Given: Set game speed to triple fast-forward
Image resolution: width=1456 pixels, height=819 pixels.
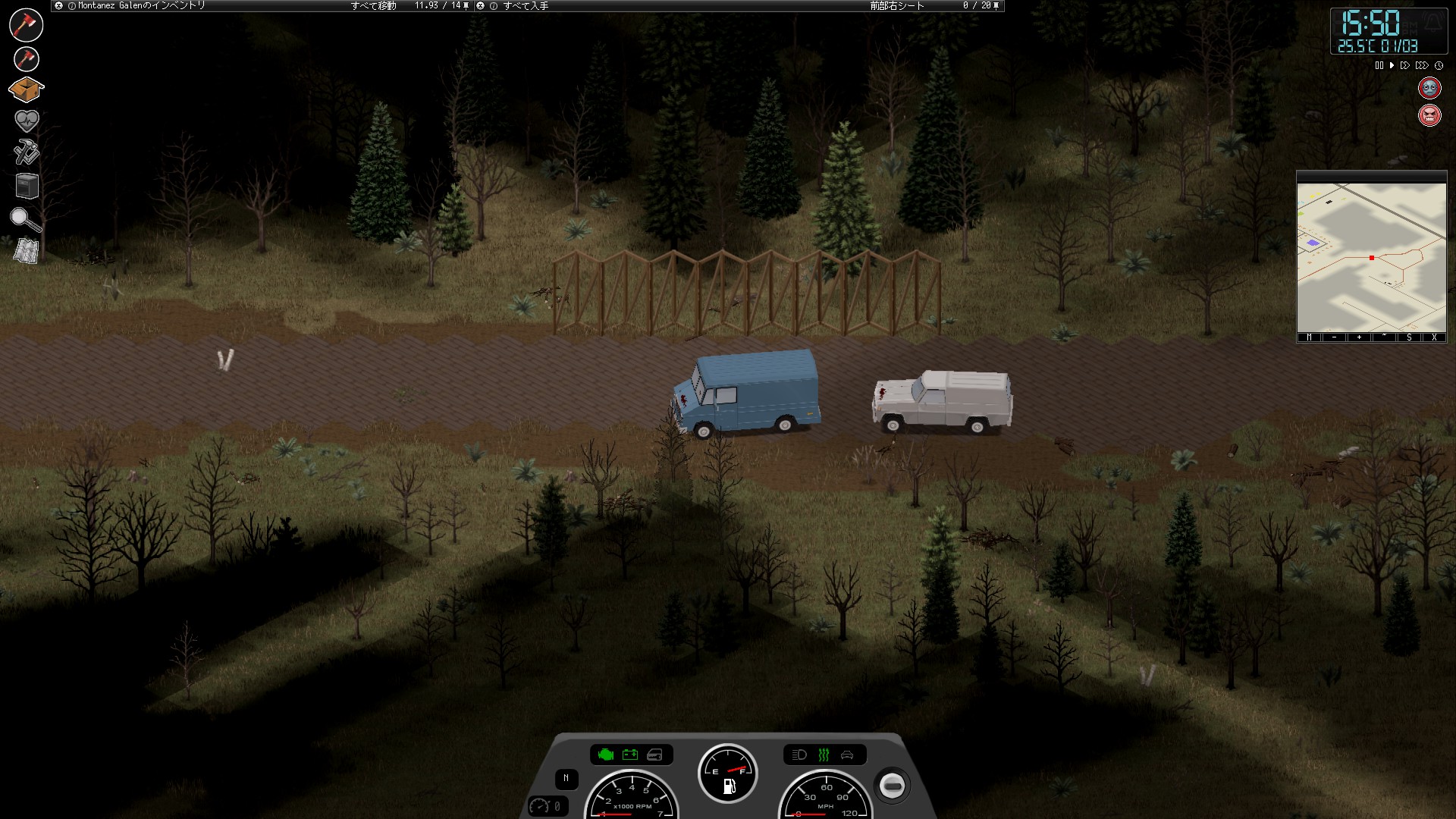Looking at the screenshot, I should pos(1422,66).
